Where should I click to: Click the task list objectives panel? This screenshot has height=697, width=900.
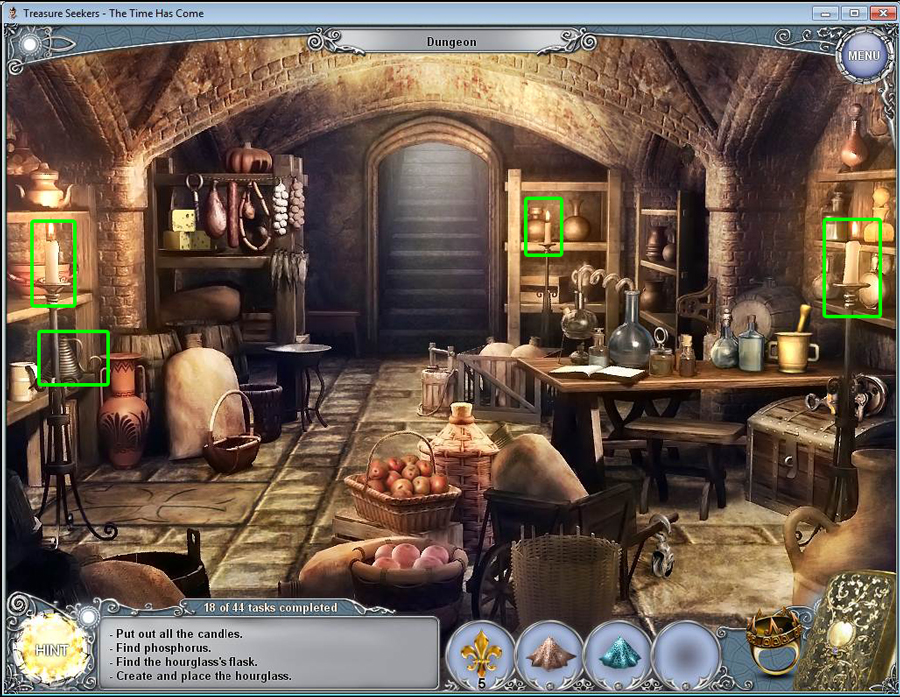272,654
